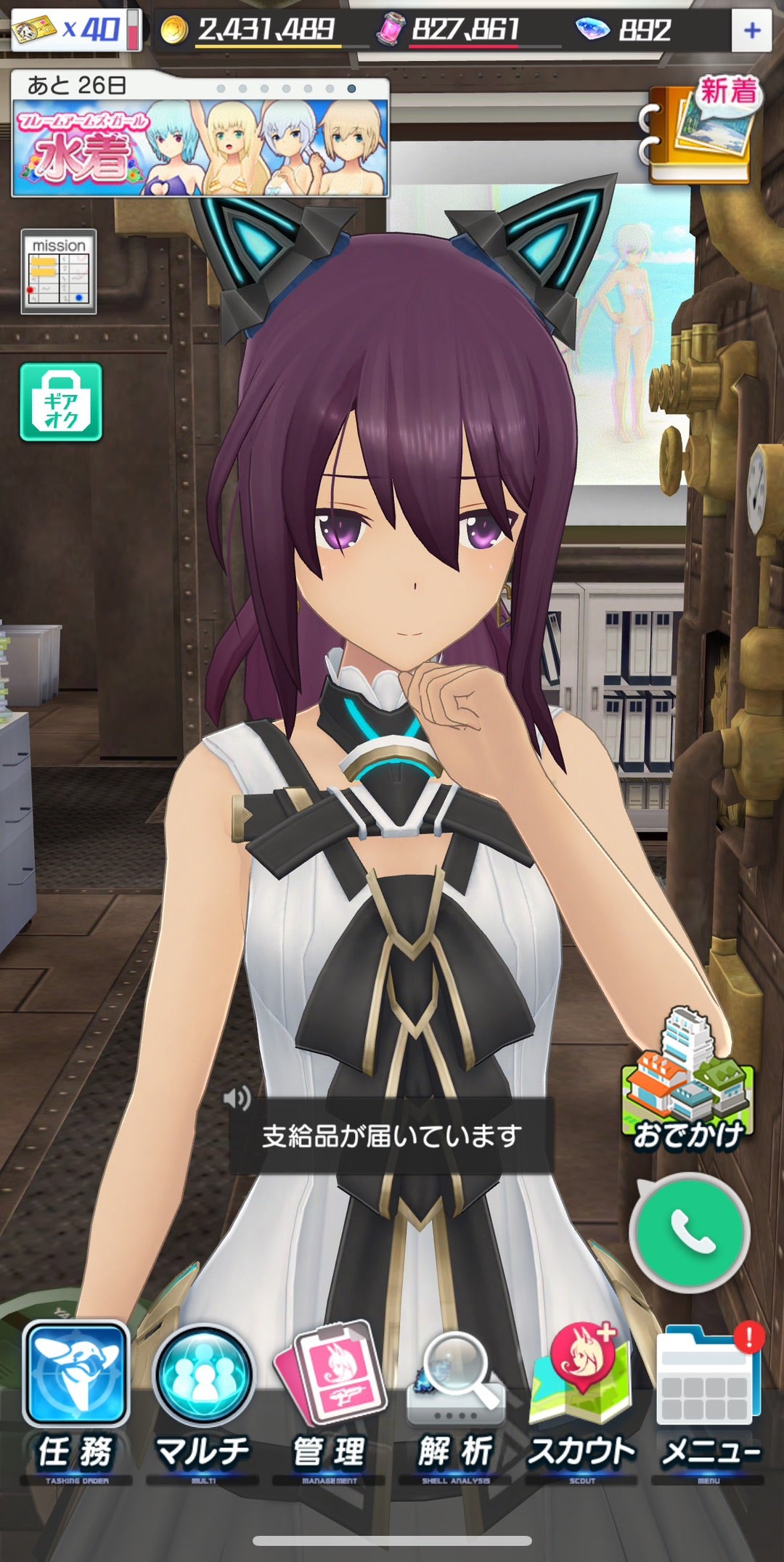Tap the plus button to add gems
This screenshot has width=784, height=1562.
tap(751, 30)
